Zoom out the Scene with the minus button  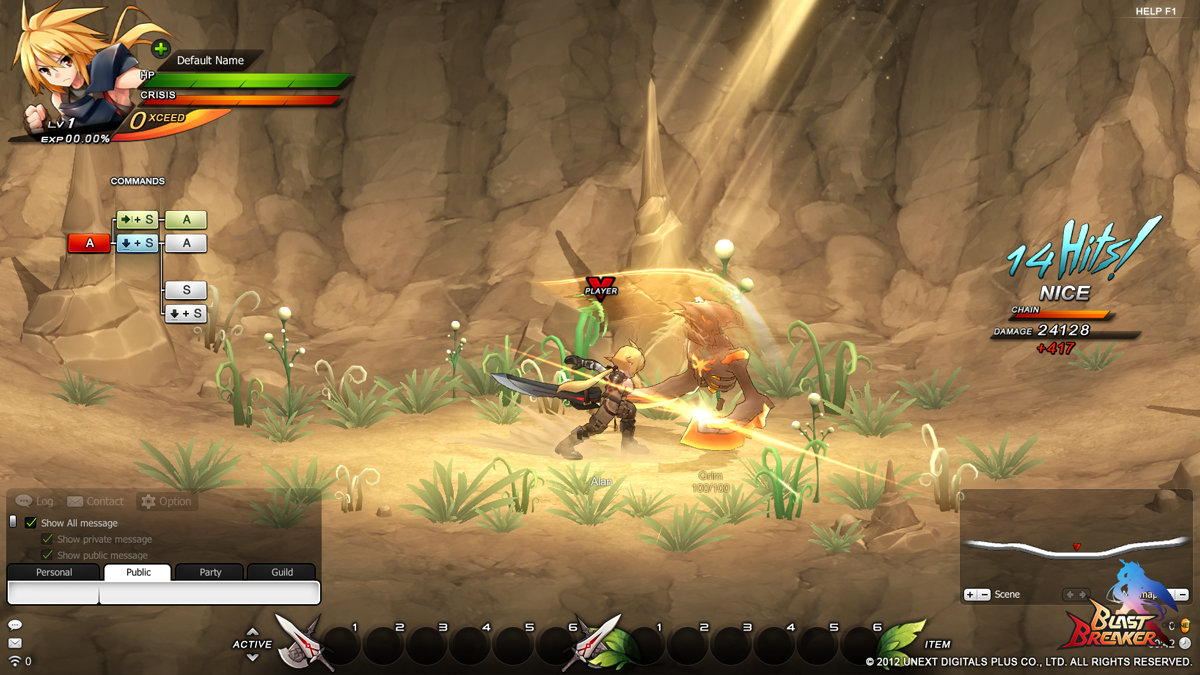pos(985,595)
